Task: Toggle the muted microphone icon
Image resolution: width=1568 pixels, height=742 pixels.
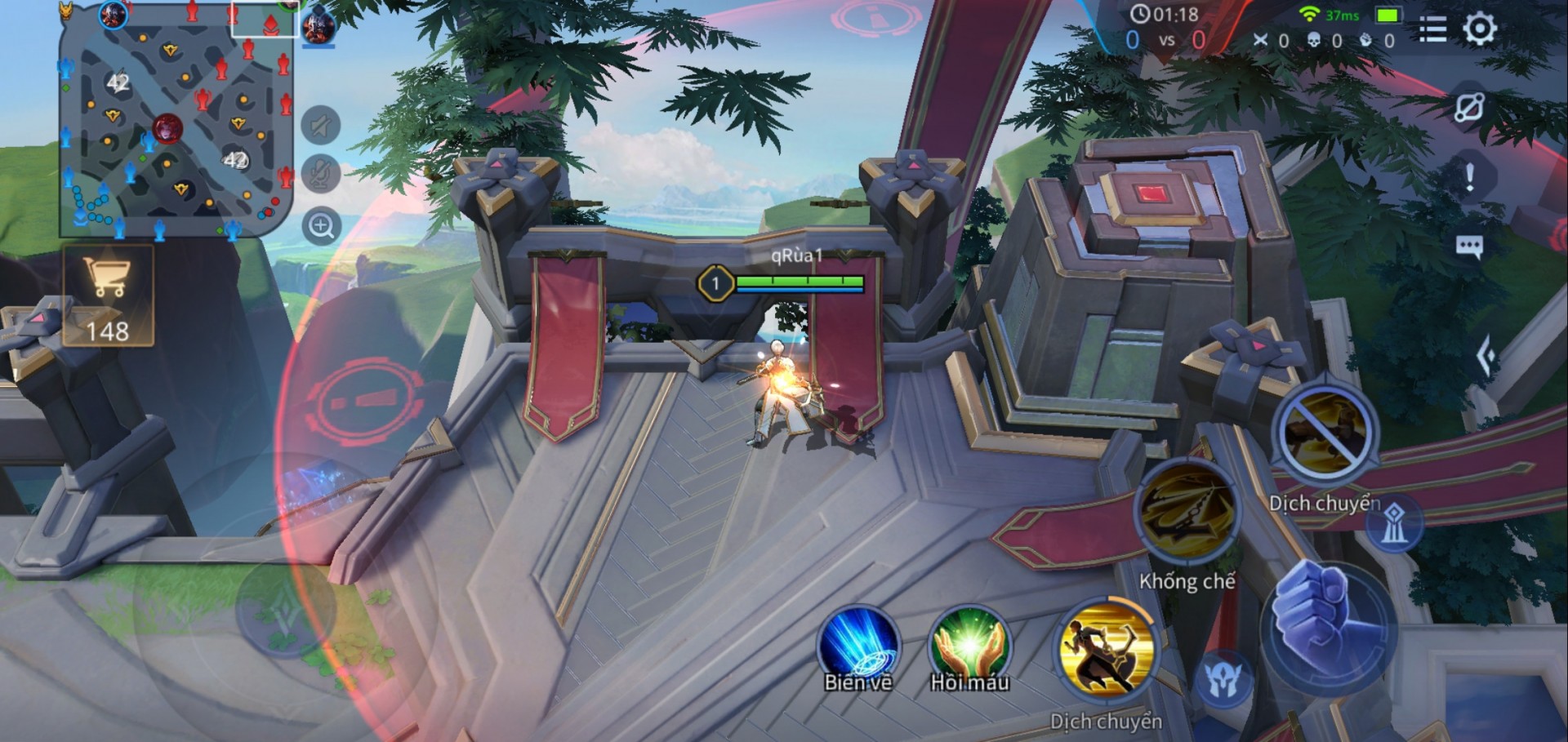Action: [321, 174]
